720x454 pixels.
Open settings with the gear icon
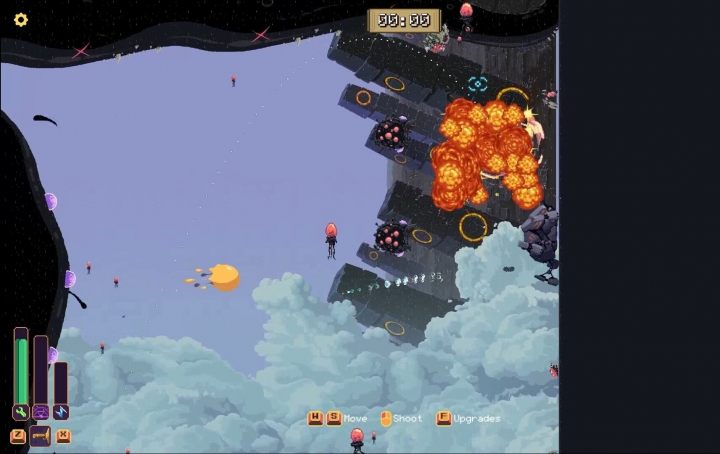[20, 20]
